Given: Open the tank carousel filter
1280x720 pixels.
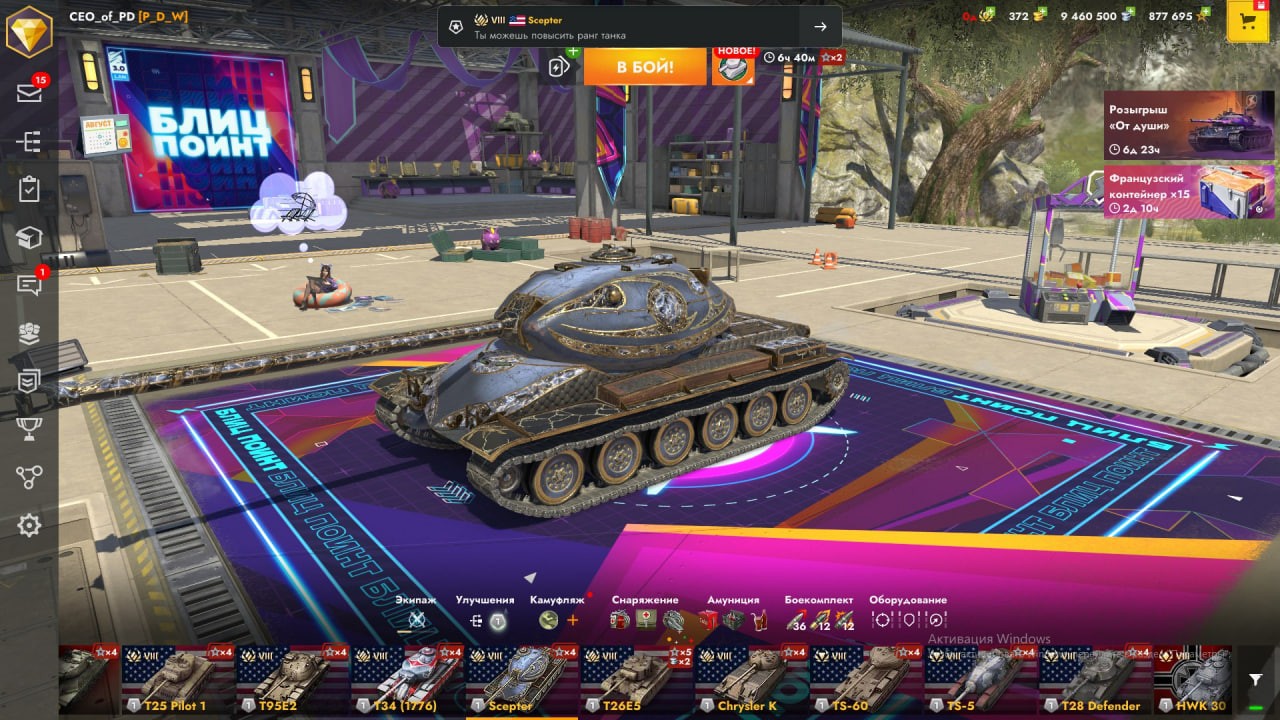Looking at the screenshot, I should click(1256, 680).
